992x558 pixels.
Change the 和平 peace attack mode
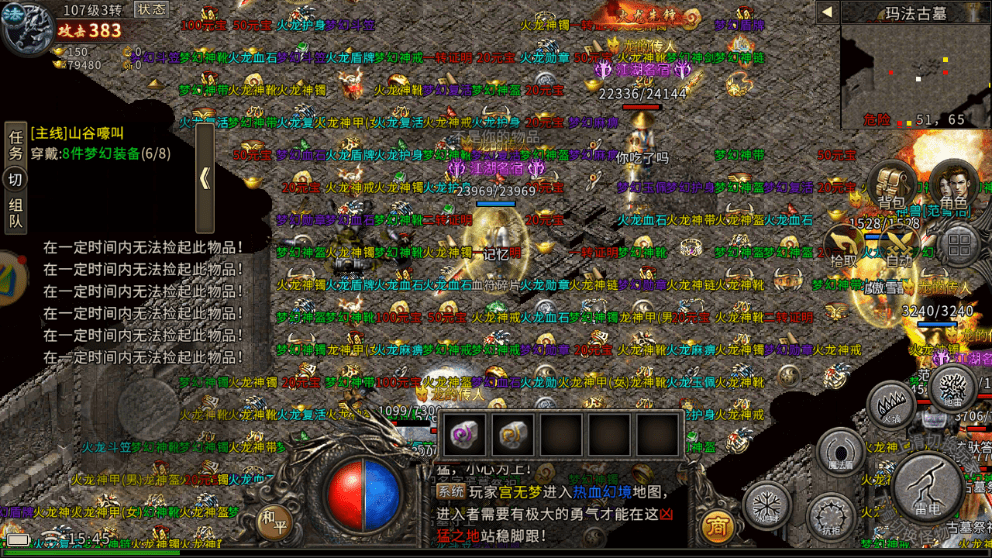(272, 520)
